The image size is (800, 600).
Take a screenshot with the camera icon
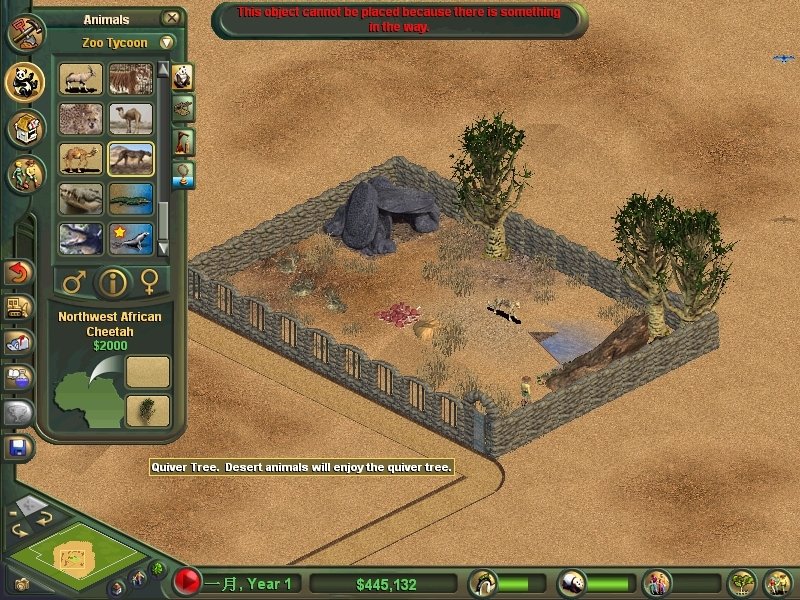(22, 583)
